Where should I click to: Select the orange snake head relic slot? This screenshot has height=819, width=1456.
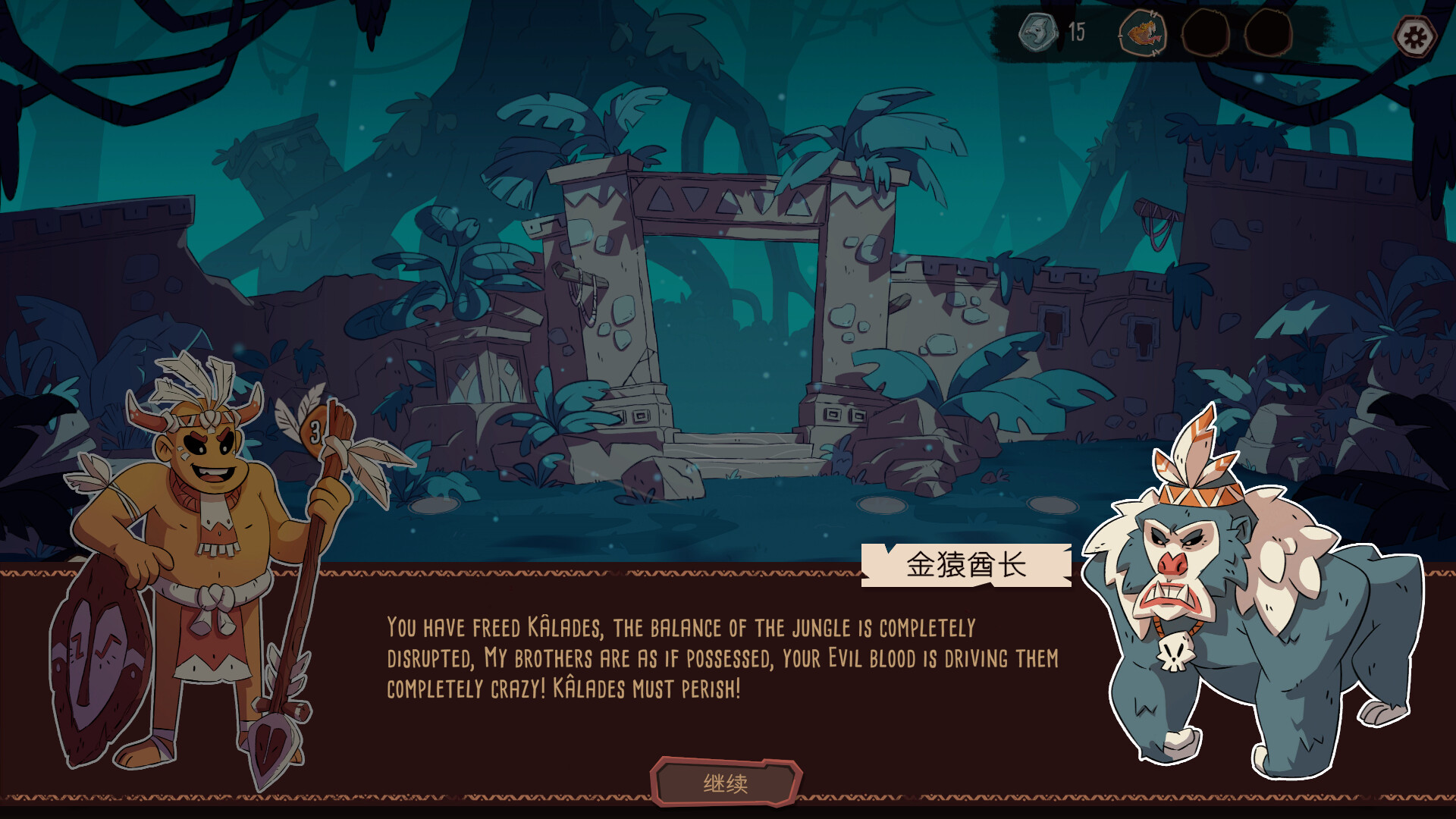[x=1142, y=33]
